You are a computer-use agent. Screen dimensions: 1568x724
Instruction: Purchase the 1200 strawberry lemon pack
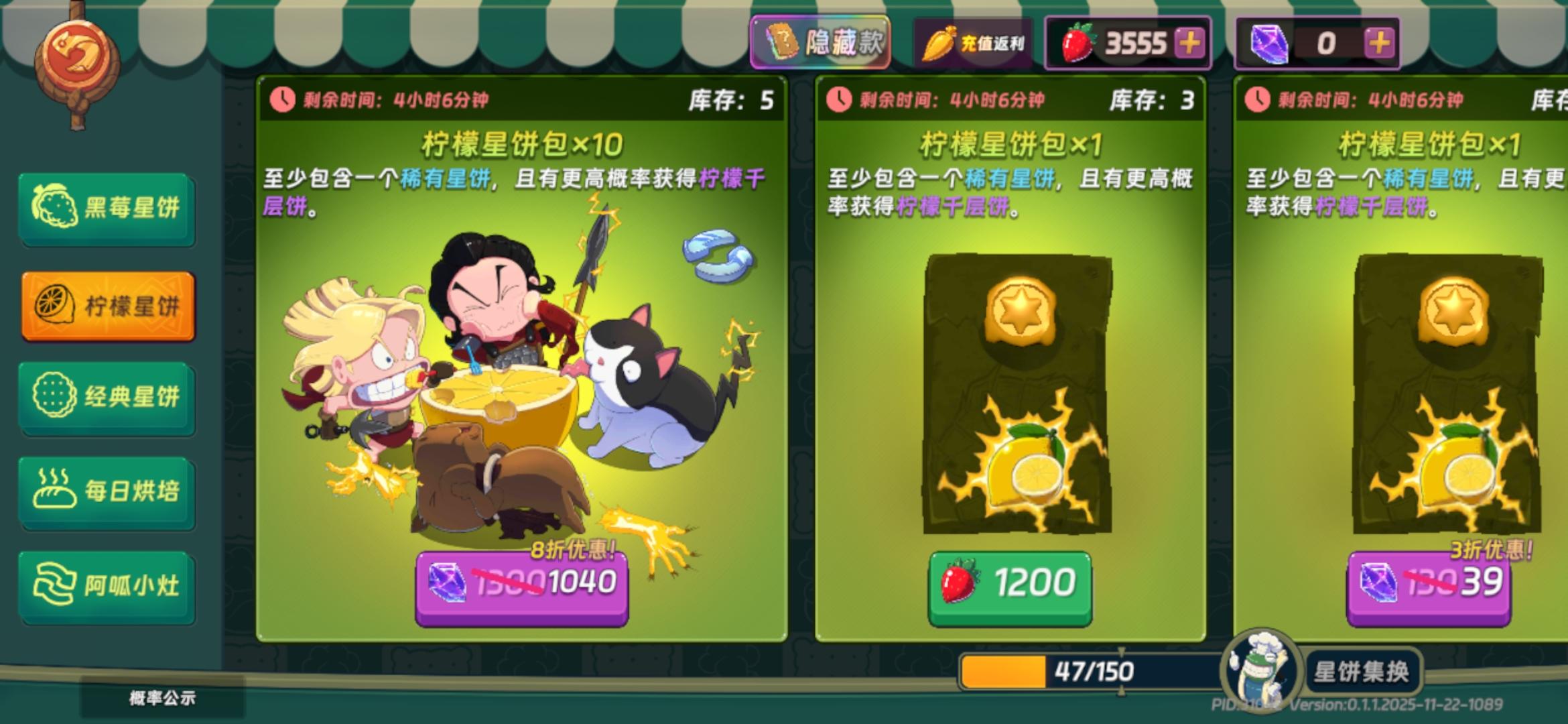tap(1009, 583)
